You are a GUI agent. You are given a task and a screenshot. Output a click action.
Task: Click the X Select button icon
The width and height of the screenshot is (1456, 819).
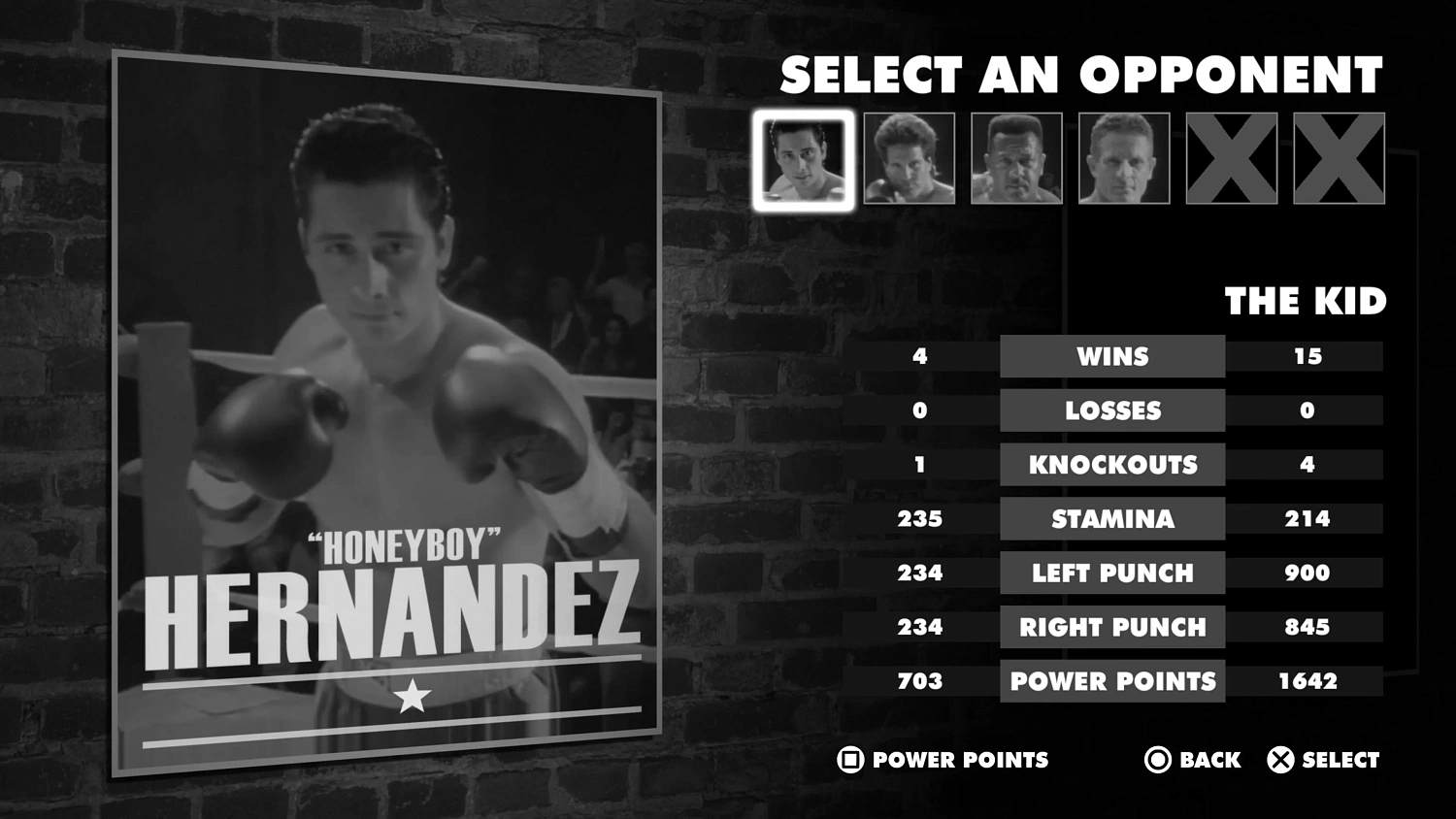pyautogui.click(x=1279, y=760)
